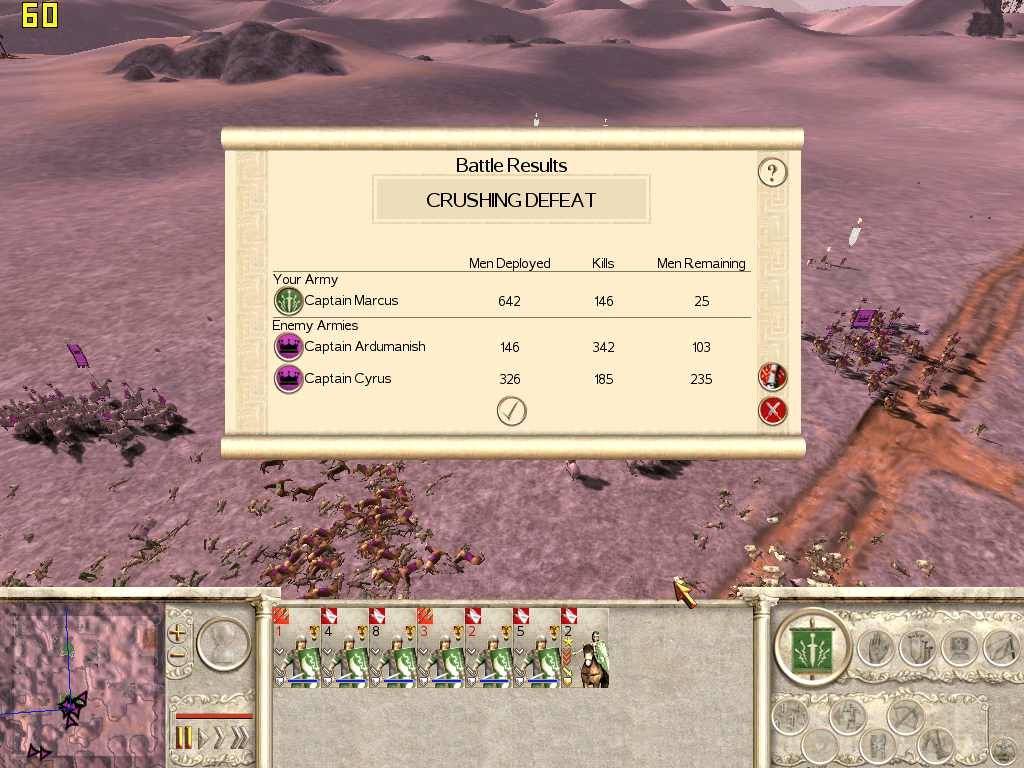Viewport: 1024px width, 768px height.
Task: Select the infantry unit card numbered 8
Action: coord(392,648)
